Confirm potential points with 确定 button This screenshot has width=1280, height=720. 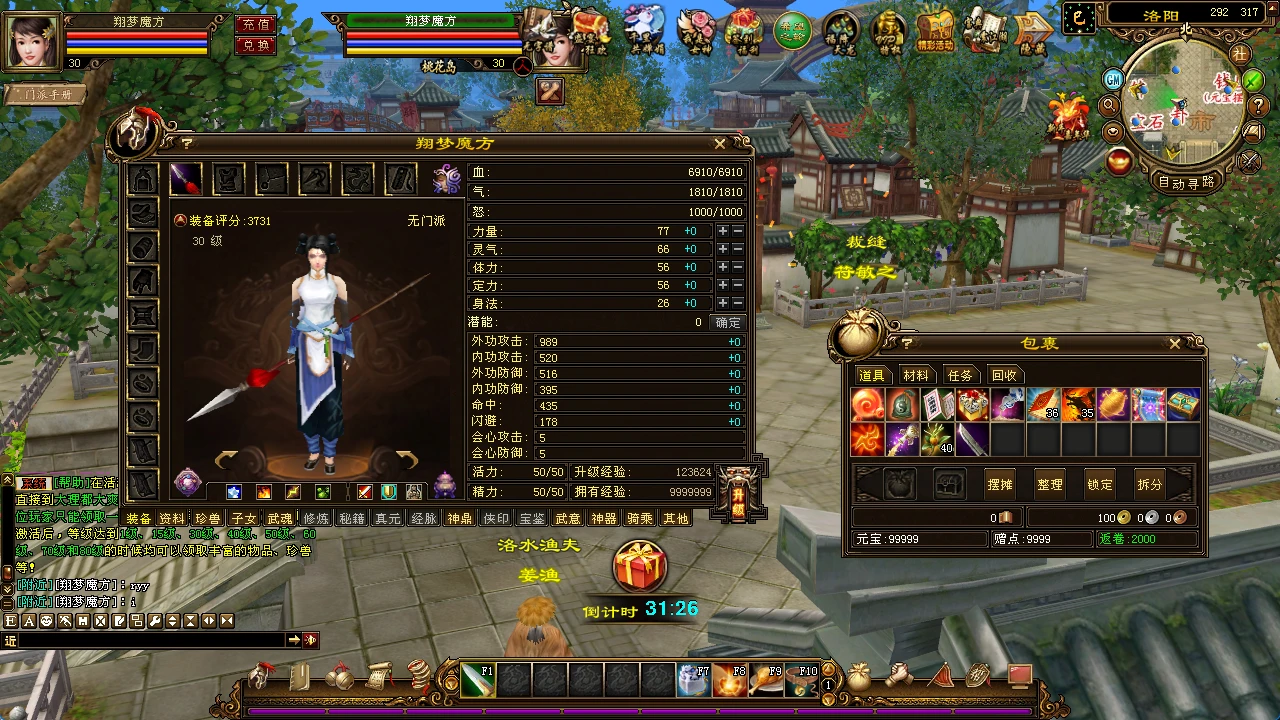point(728,322)
